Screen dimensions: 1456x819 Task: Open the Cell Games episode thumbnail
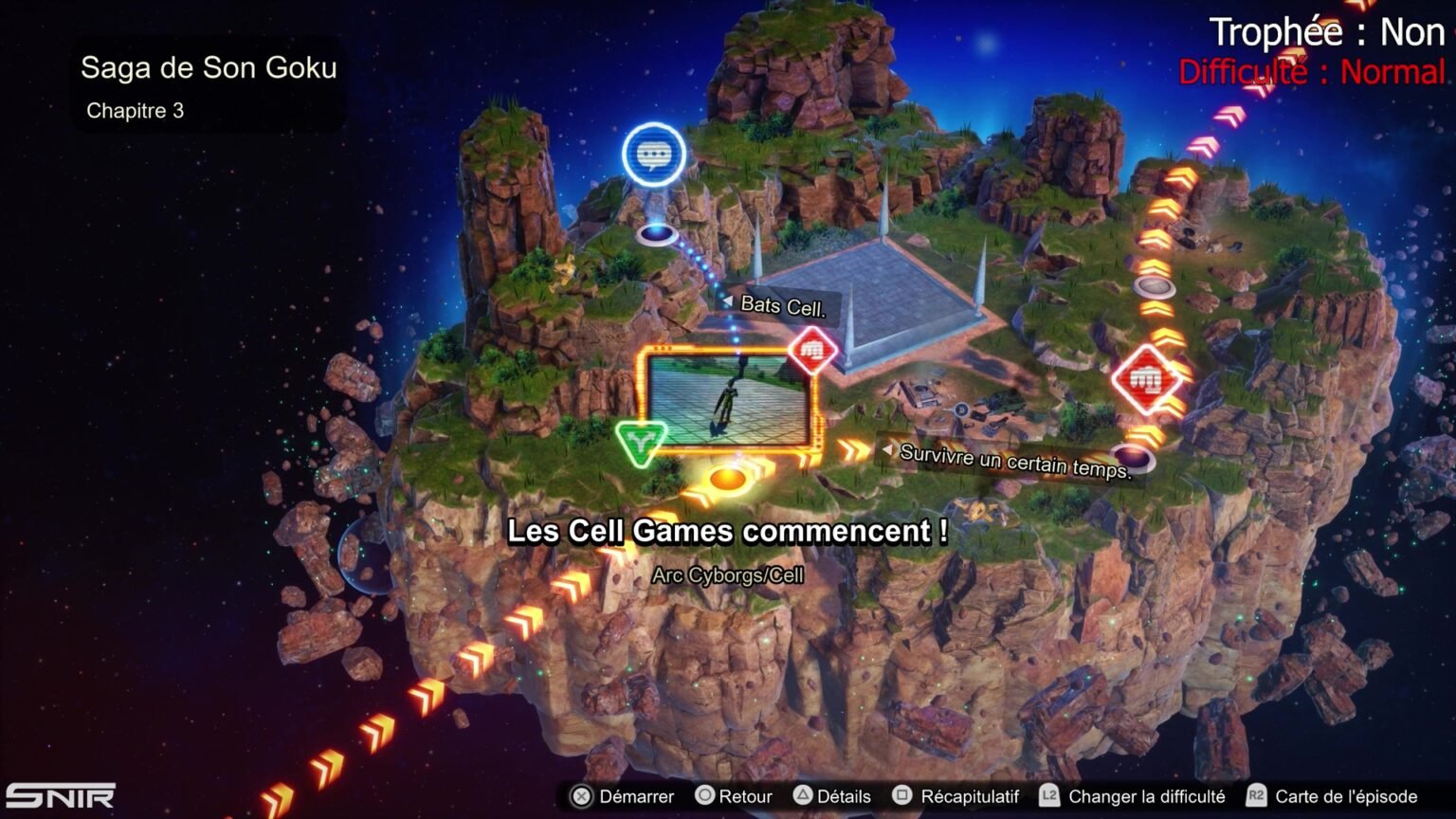[x=727, y=399]
